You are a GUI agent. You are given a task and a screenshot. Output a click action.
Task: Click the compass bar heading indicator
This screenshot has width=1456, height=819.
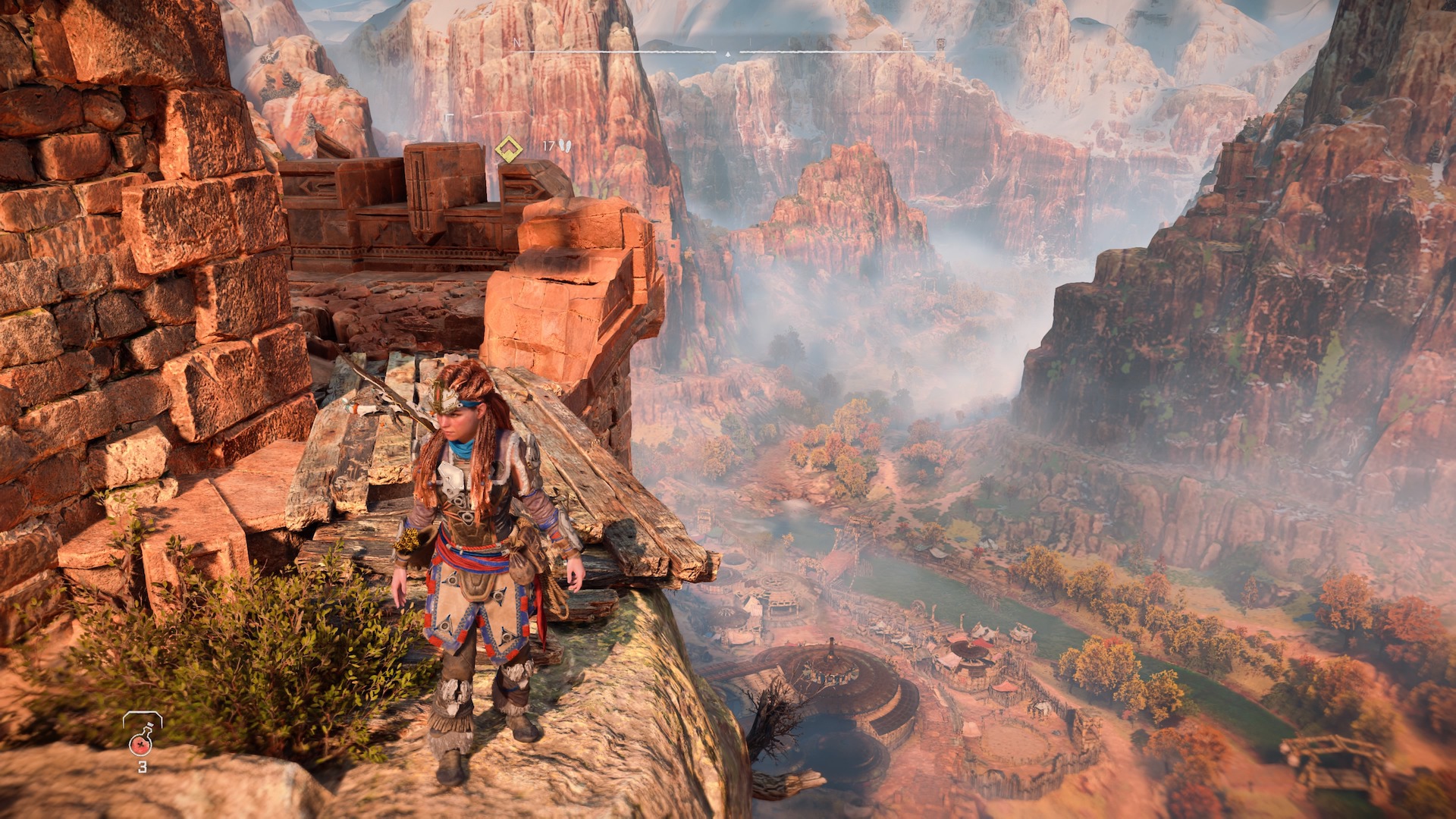(x=727, y=54)
